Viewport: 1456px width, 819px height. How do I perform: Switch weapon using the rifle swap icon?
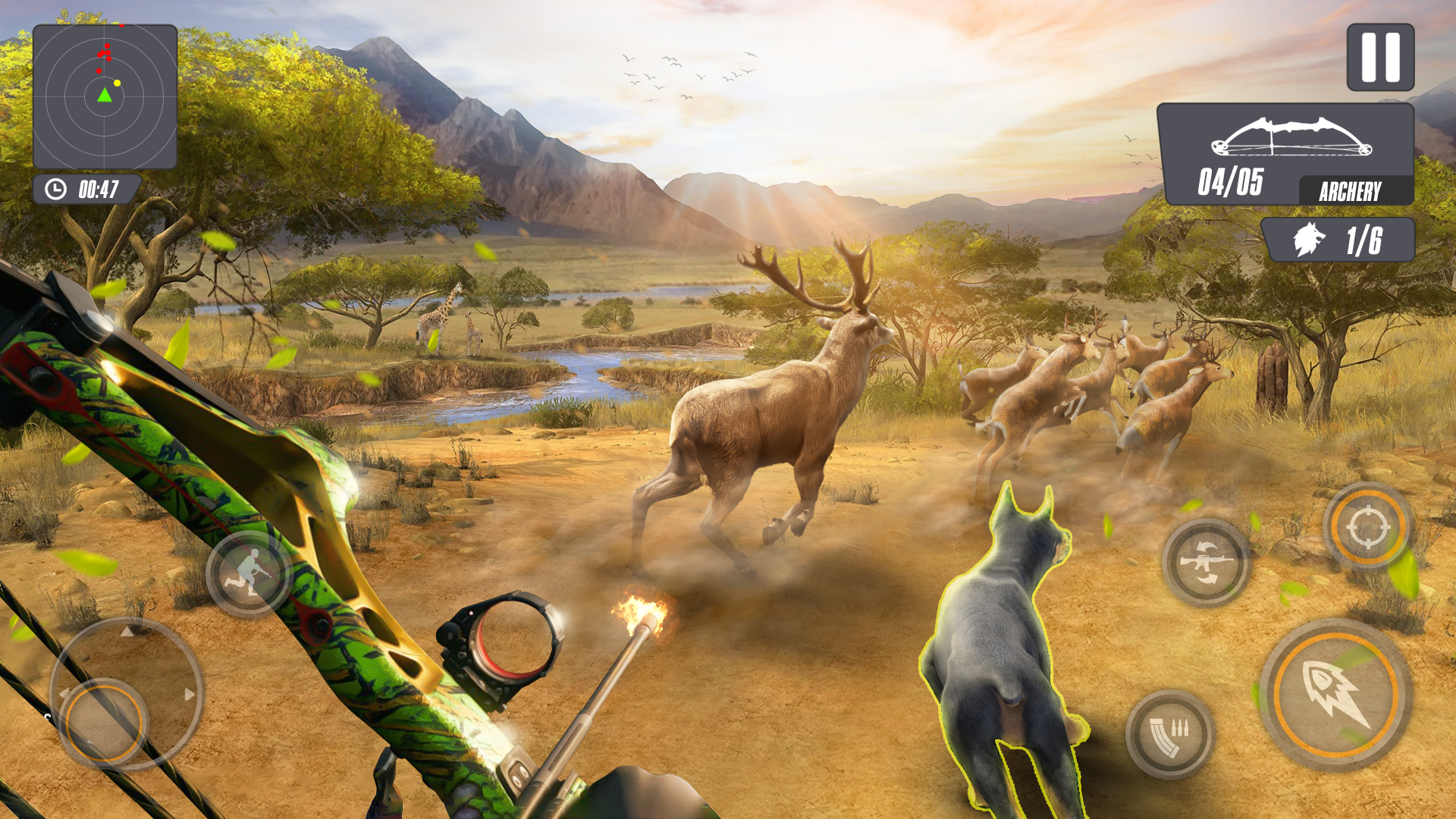point(1206,563)
